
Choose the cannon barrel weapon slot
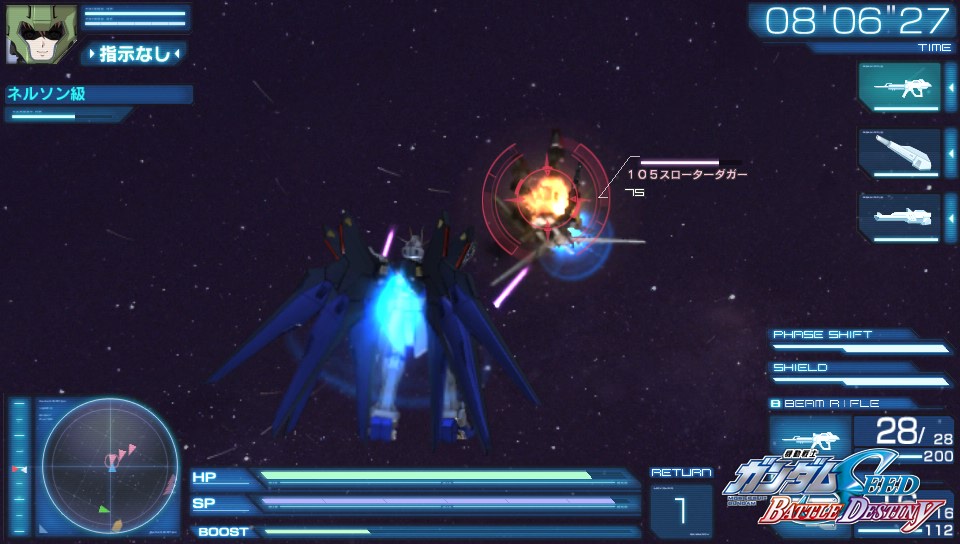[899, 153]
